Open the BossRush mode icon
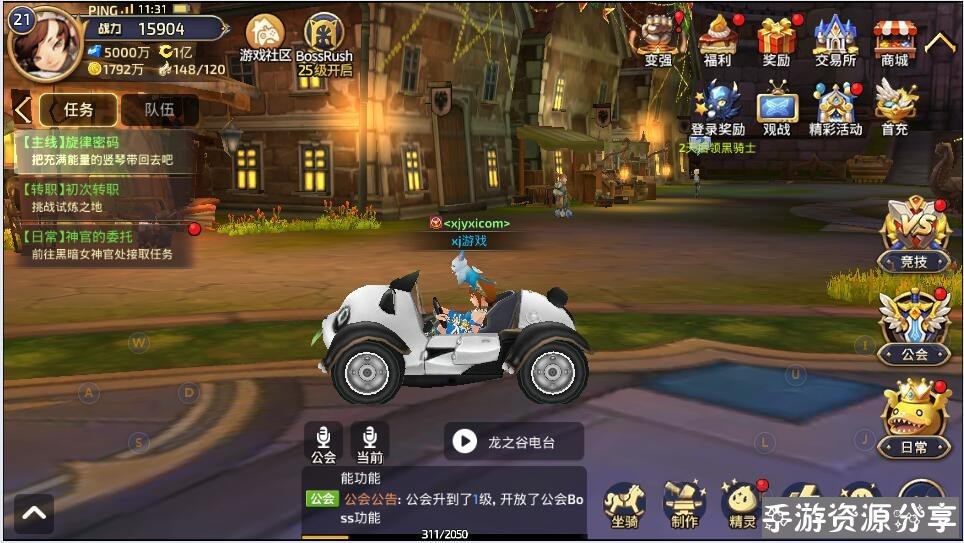964x543 pixels. tap(324, 38)
